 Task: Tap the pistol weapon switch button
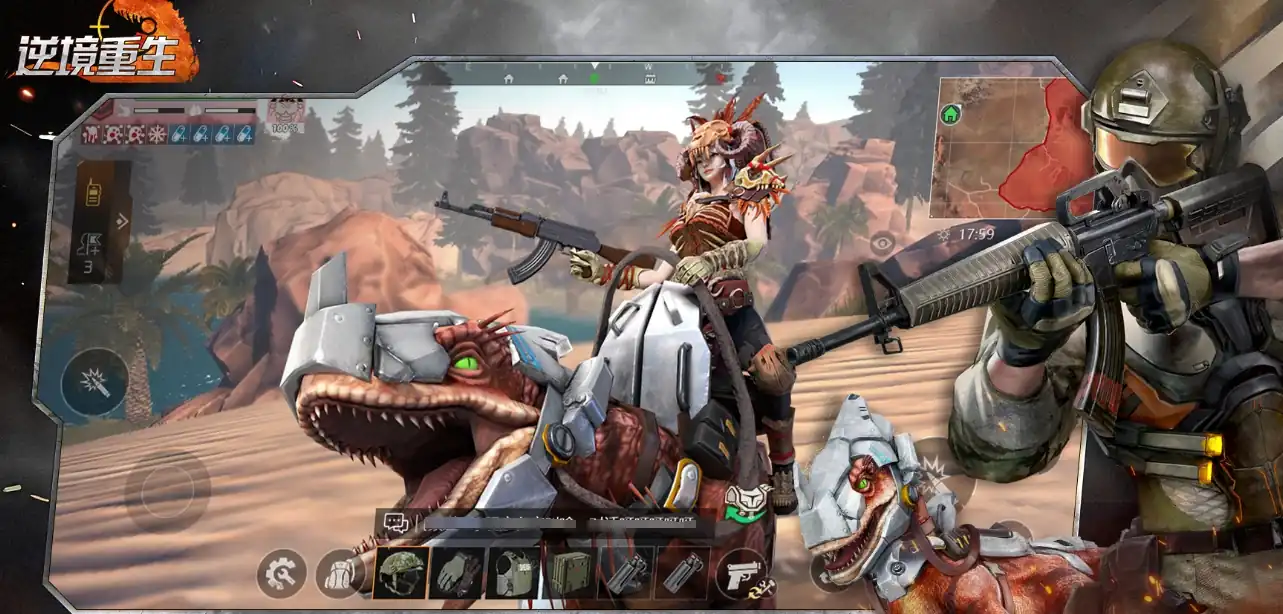(x=742, y=575)
